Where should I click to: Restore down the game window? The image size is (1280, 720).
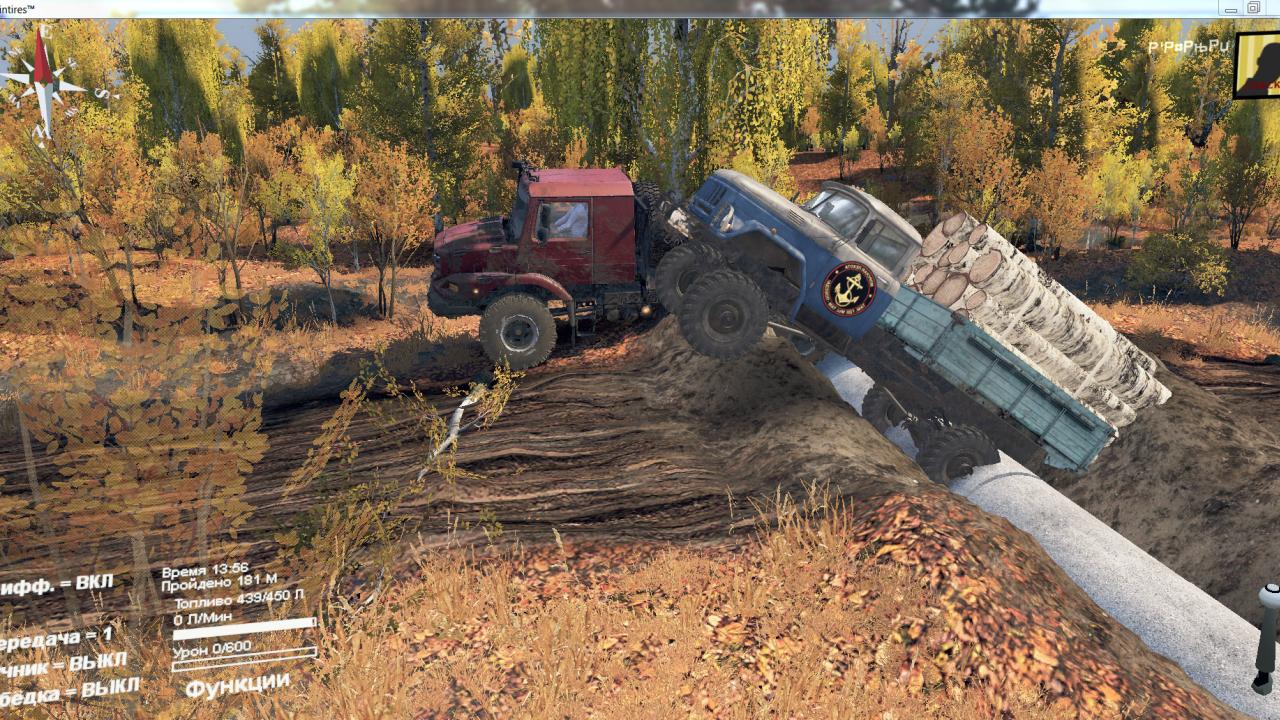click(x=1253, y=8)
